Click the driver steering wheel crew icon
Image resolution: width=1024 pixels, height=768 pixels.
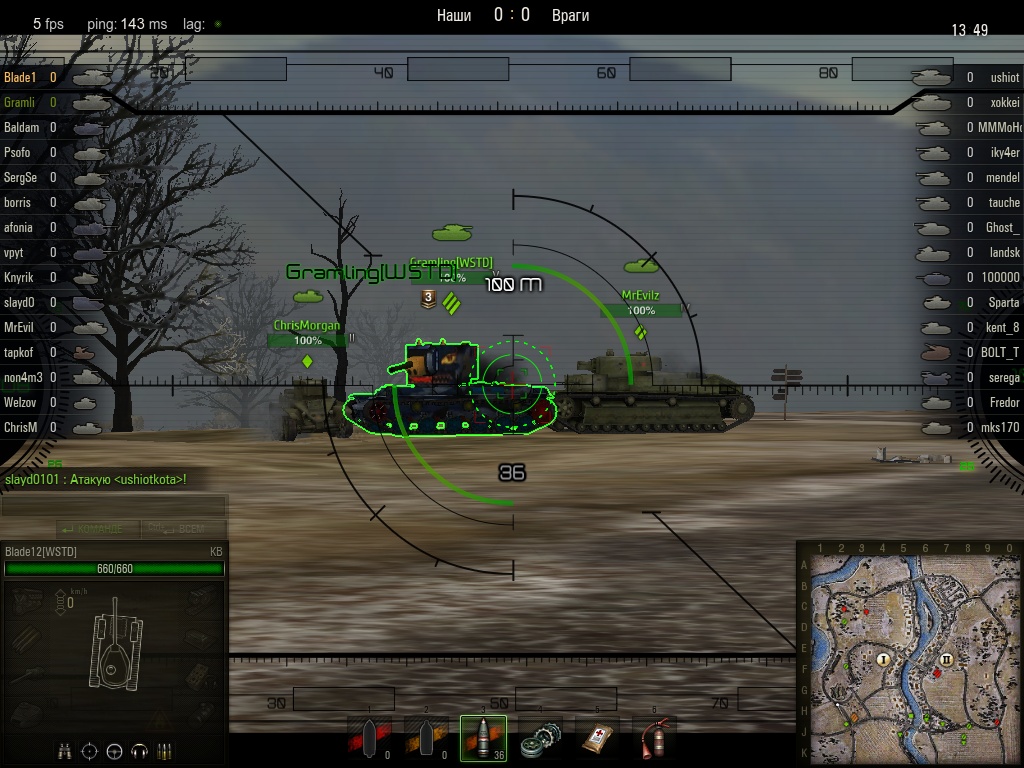pos(115,750)
